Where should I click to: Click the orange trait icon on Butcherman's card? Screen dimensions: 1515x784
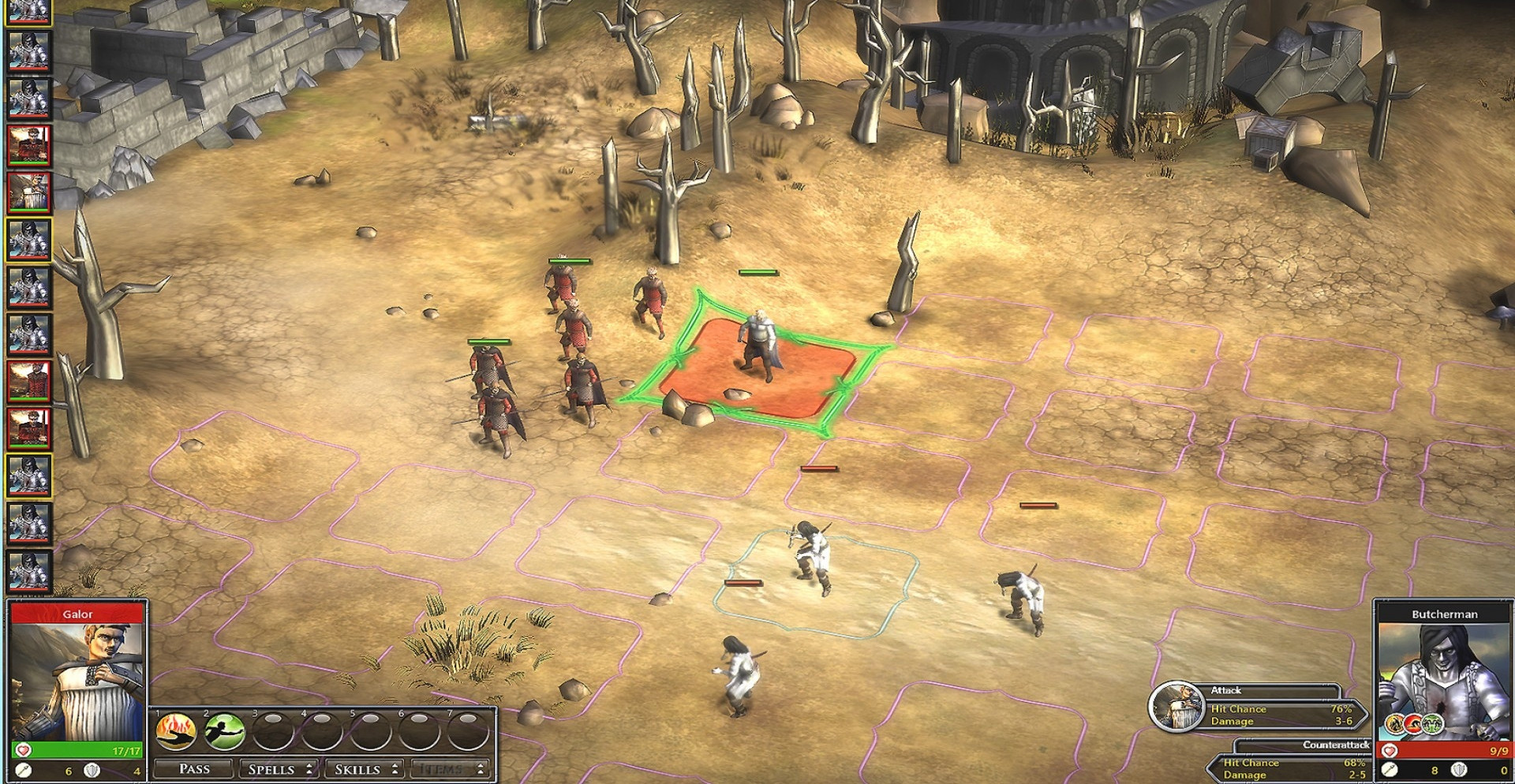[x=1396, y=723]
